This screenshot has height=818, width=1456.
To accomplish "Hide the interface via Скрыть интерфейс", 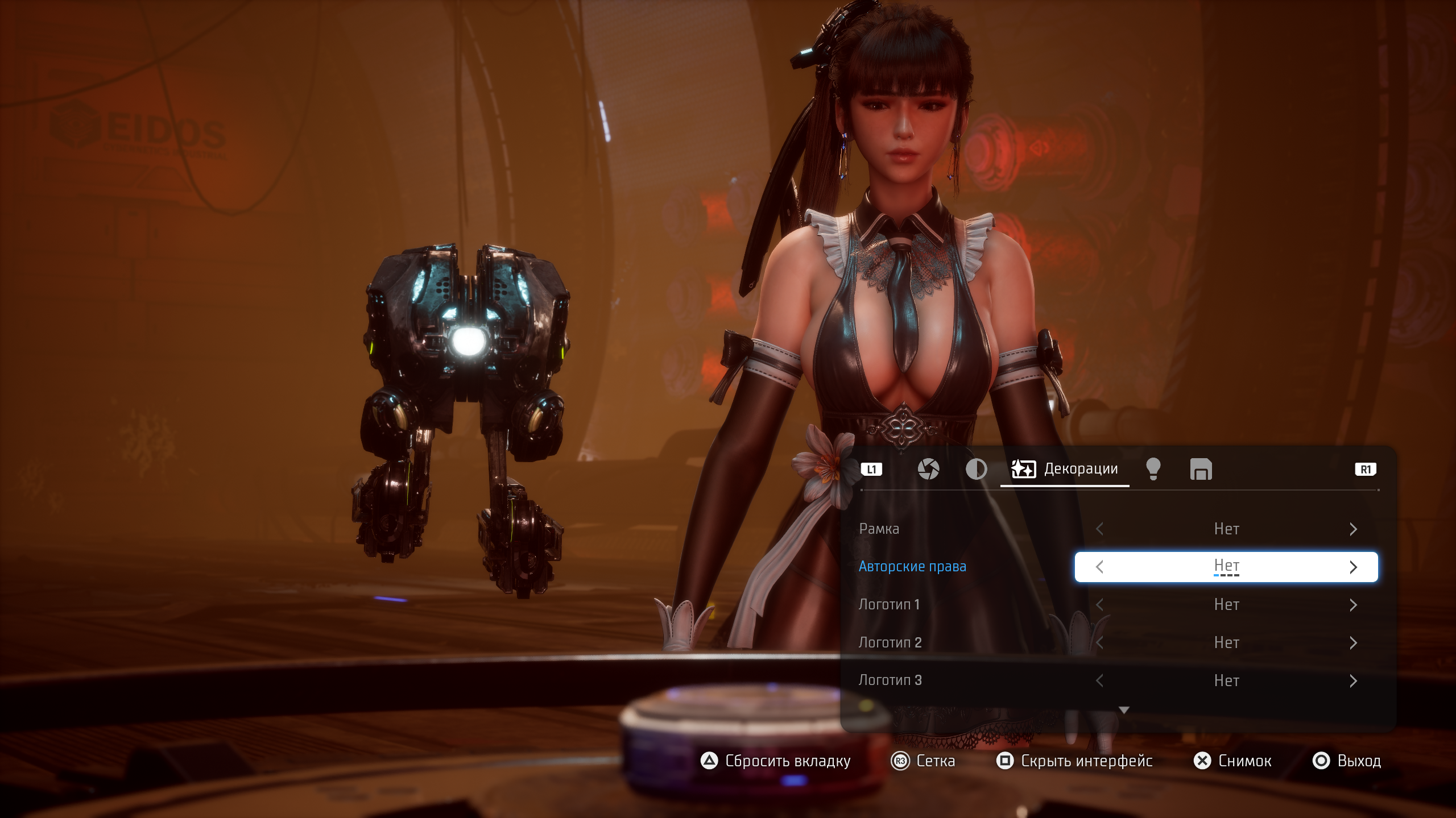I will [1074, 761].
